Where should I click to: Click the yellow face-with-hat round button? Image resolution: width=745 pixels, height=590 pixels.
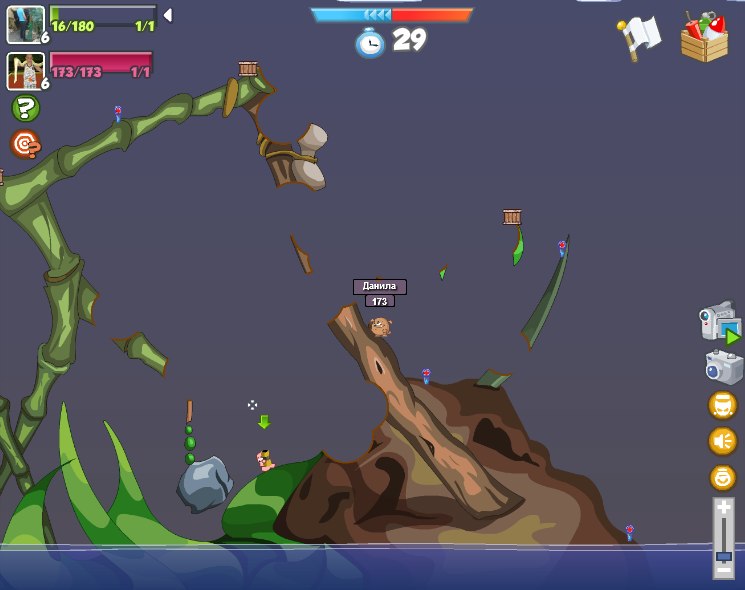tap(722, 405)
